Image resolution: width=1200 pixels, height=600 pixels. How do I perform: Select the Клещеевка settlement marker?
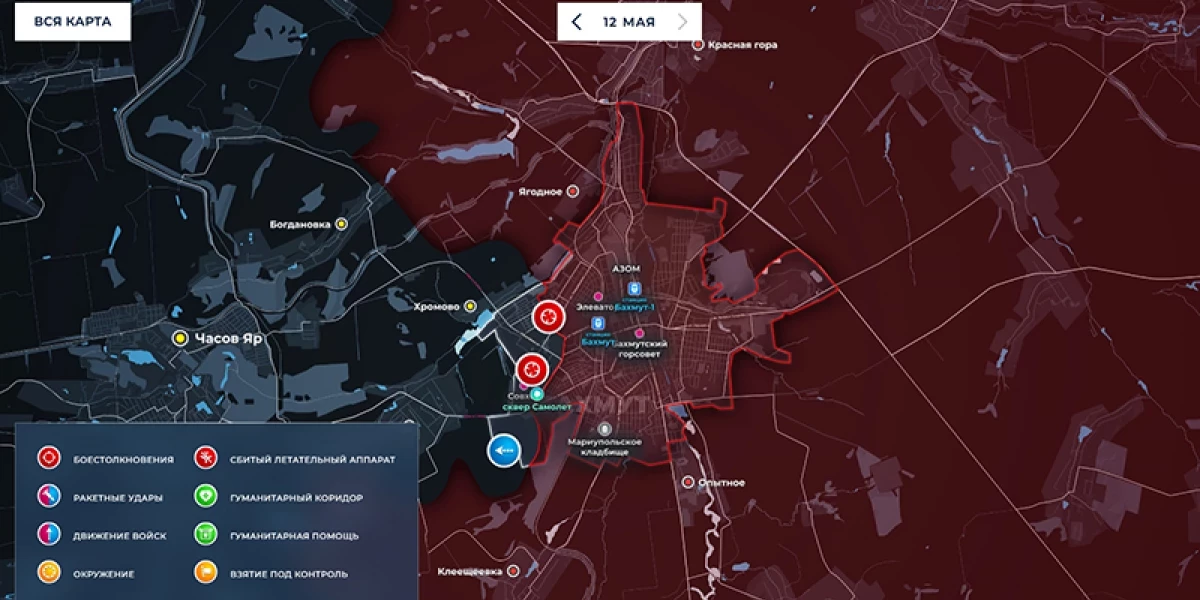513,571
